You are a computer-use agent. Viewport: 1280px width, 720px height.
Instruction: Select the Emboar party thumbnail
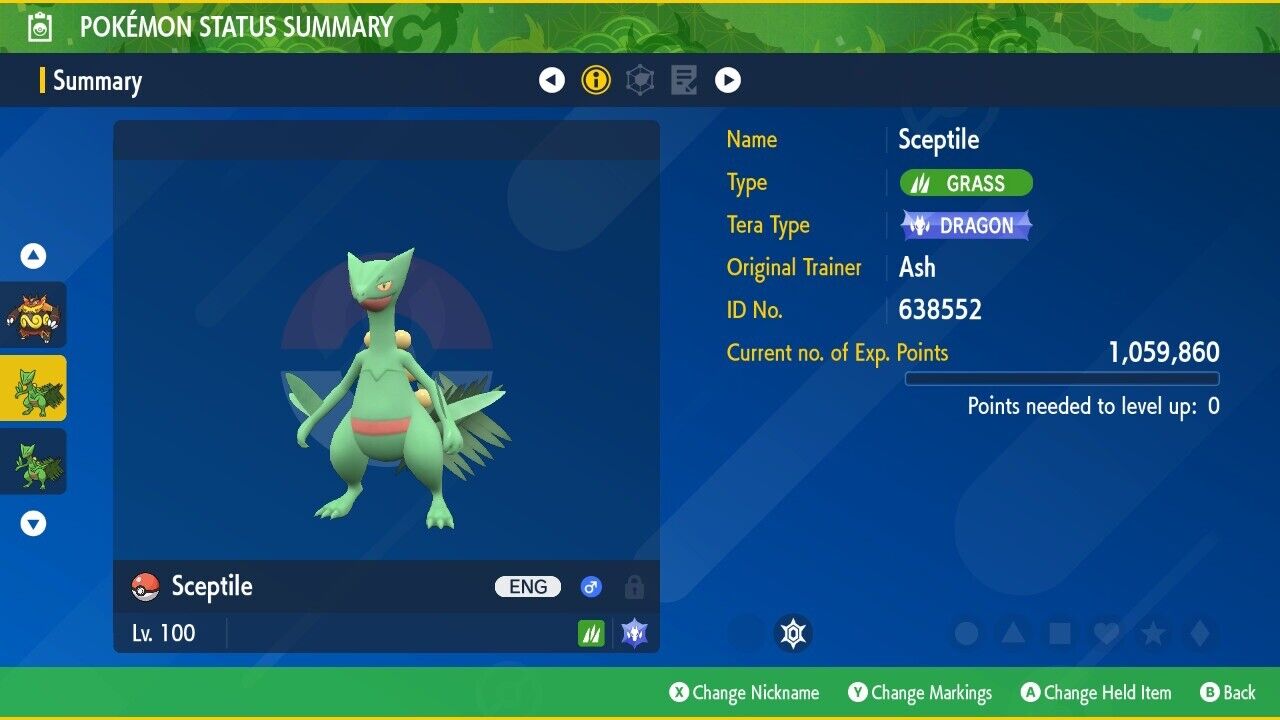34,315
